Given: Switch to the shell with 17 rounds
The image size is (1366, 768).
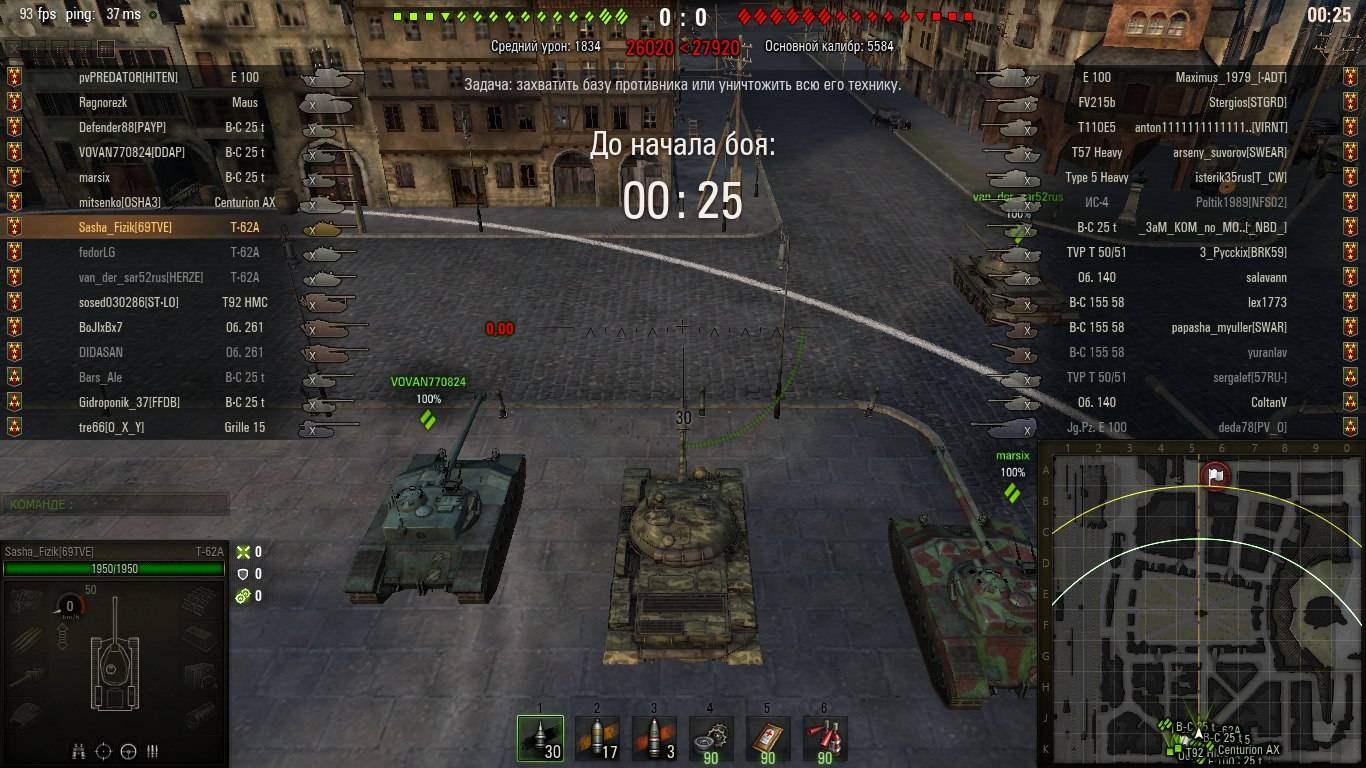Looking at the screenshot, I should pyautogui.click(x=597, y=739).
